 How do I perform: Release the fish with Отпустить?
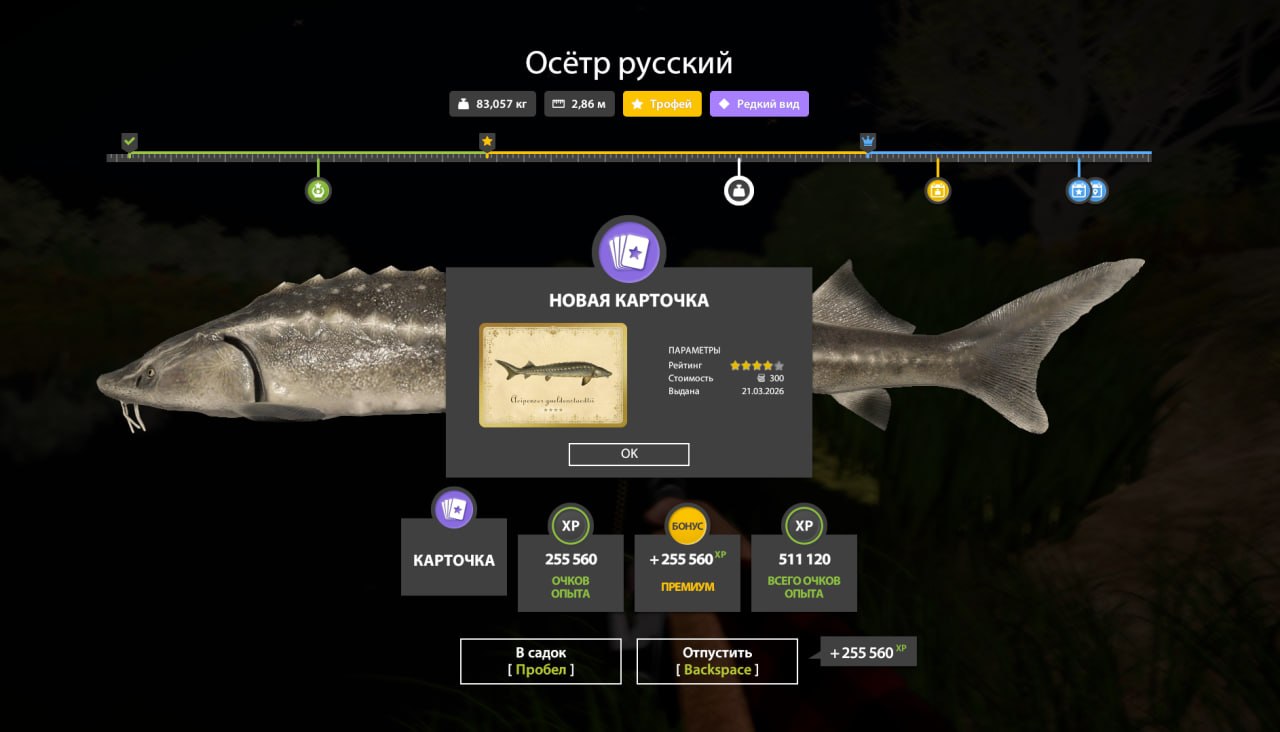pos(717,661)
